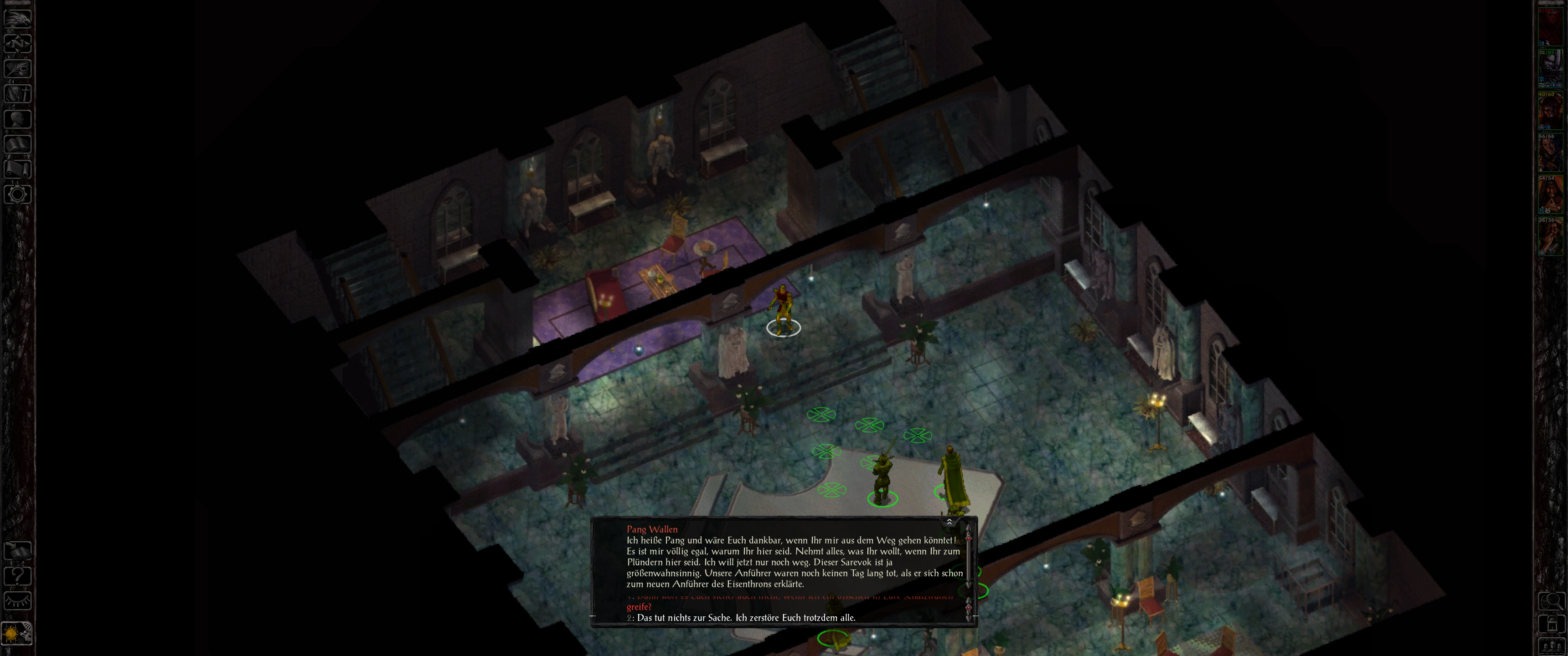This screenshot has width=1568, height=656.
Task: Toggle the padlock button in right sidebar
Action: click(1551, 625)
